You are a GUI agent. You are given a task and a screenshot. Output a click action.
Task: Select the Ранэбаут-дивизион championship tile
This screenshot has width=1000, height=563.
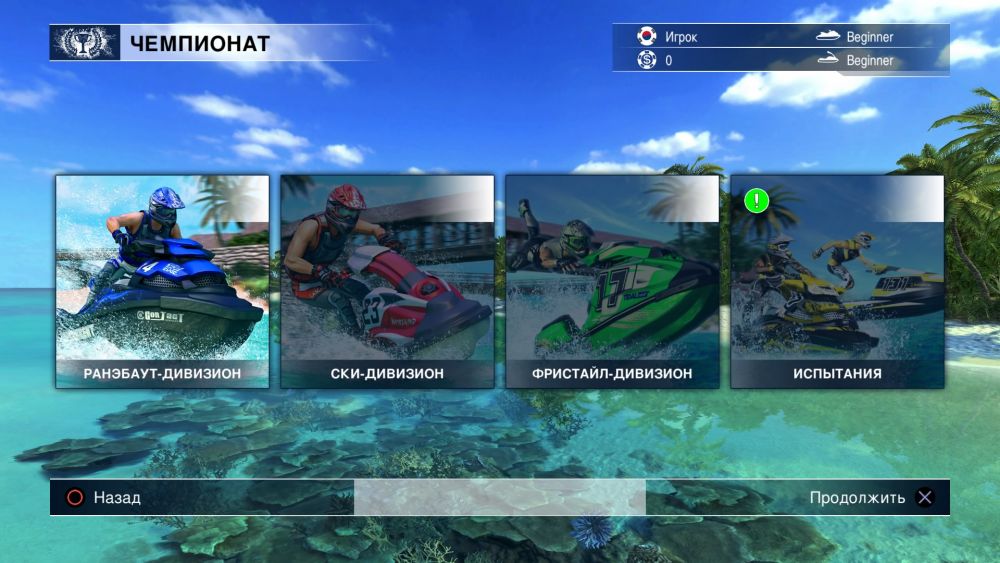coord(162,282)
